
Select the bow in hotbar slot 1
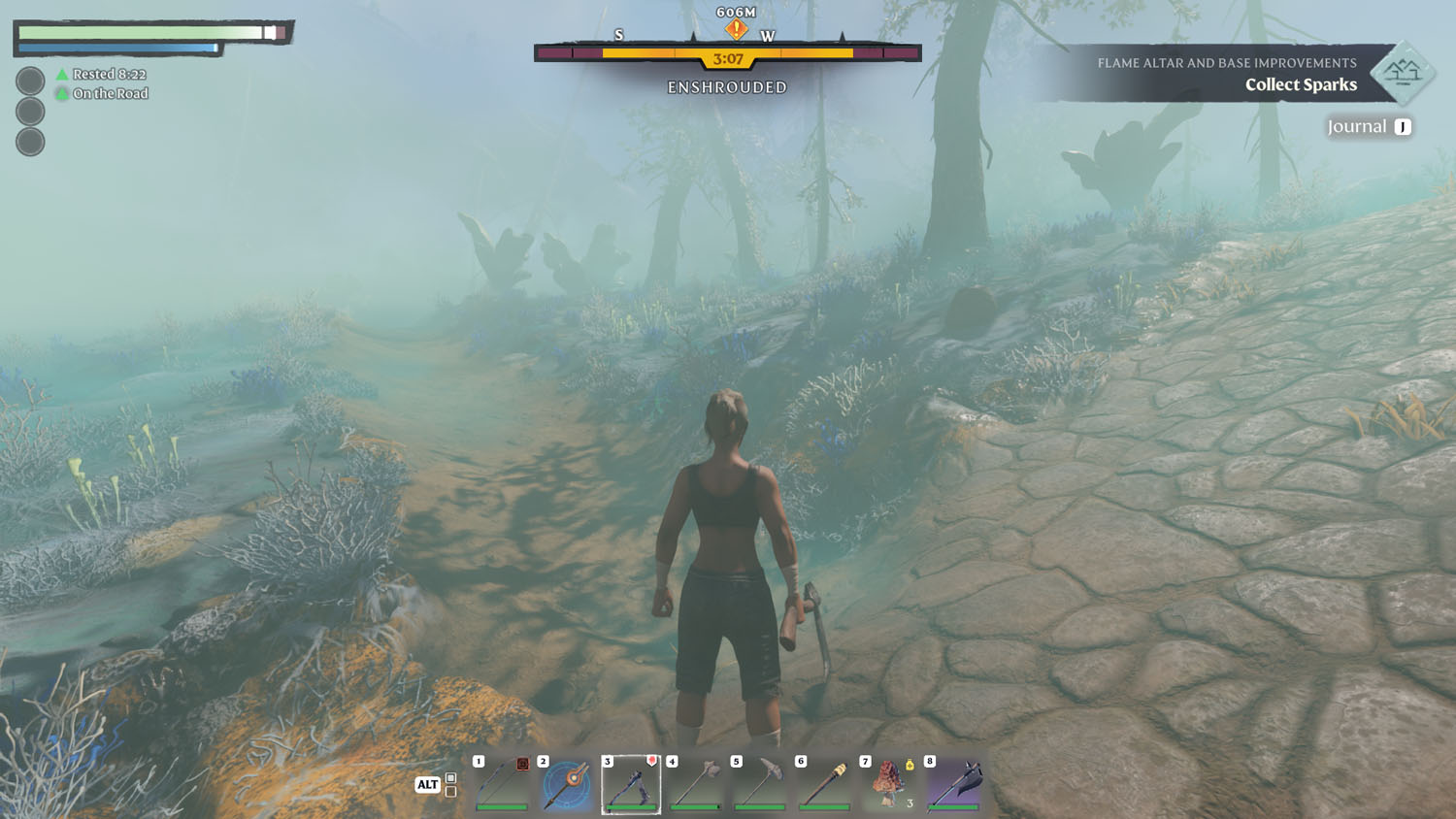(502, 784)
